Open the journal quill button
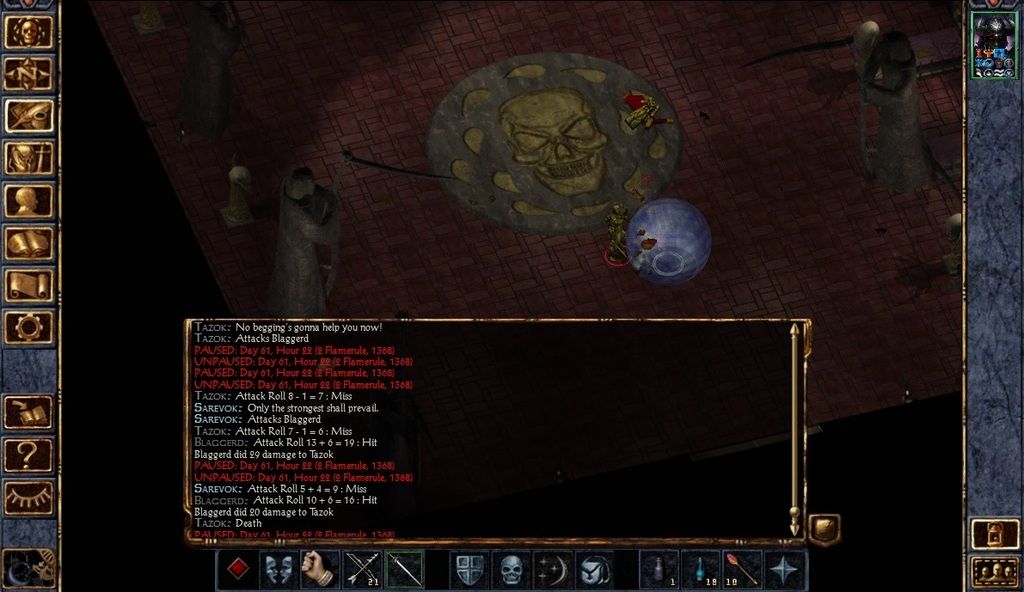 tap(29, 115)
